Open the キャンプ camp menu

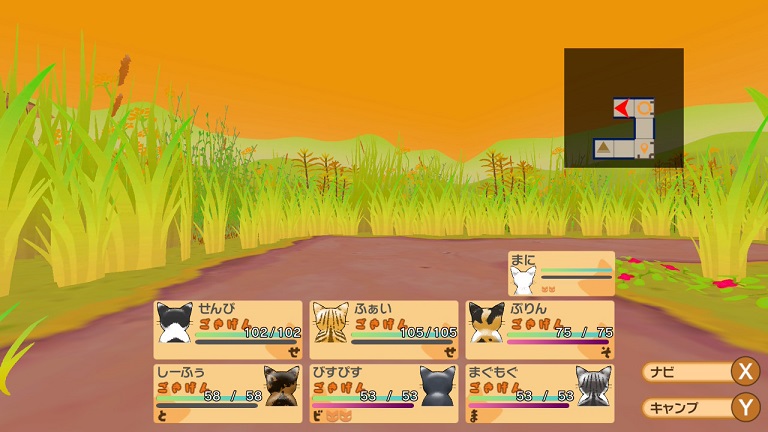point(700,407)
